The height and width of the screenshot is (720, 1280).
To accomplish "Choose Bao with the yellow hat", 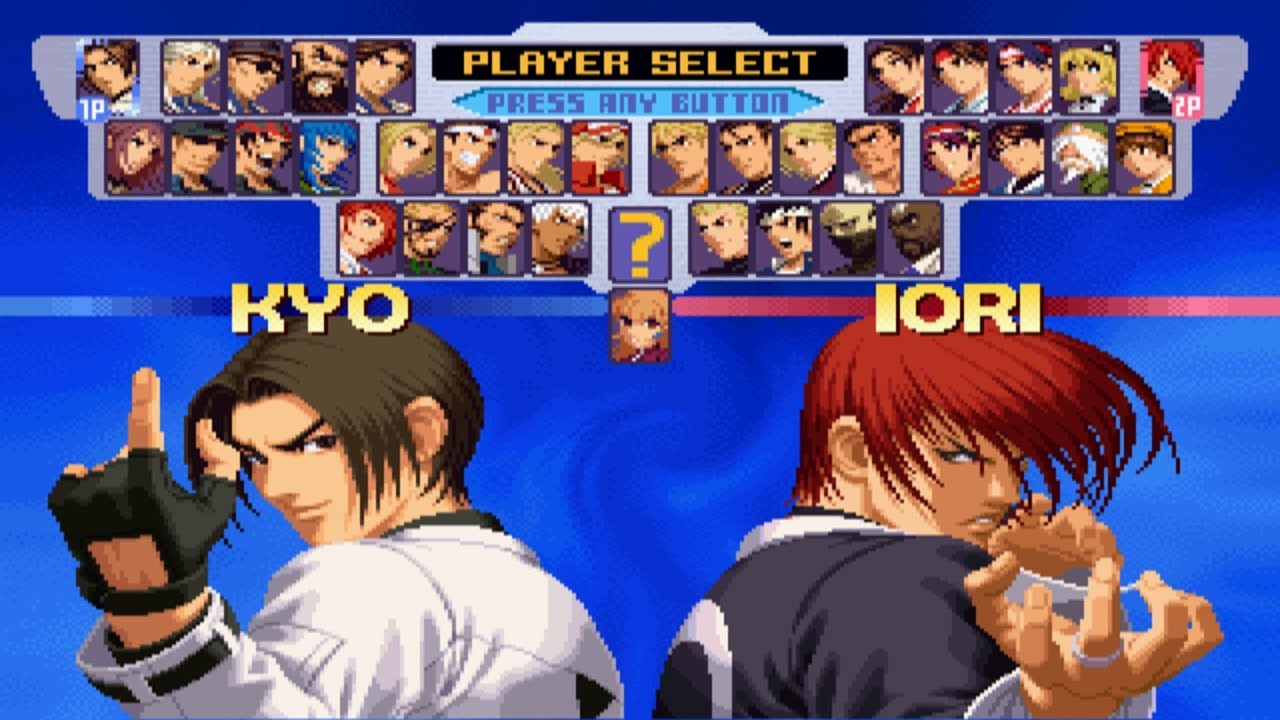I will click(1142, 154).
